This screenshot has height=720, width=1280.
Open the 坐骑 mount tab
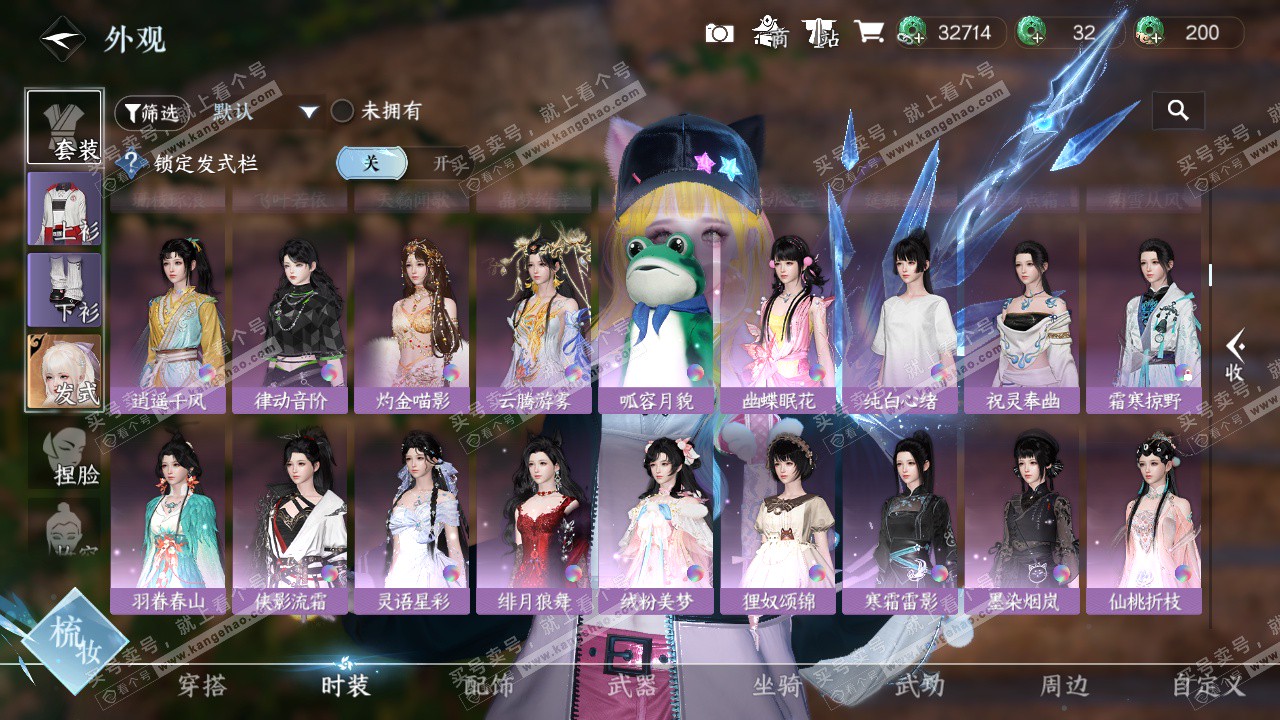tap(776, 686)
